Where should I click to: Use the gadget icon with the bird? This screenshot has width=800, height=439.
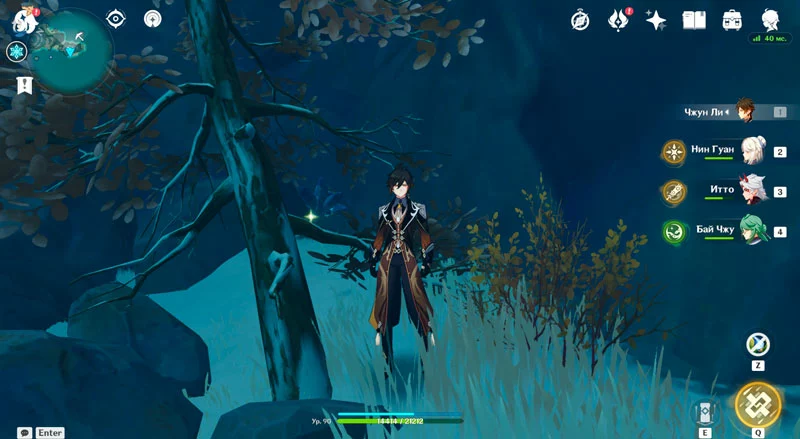click(758, 345)
